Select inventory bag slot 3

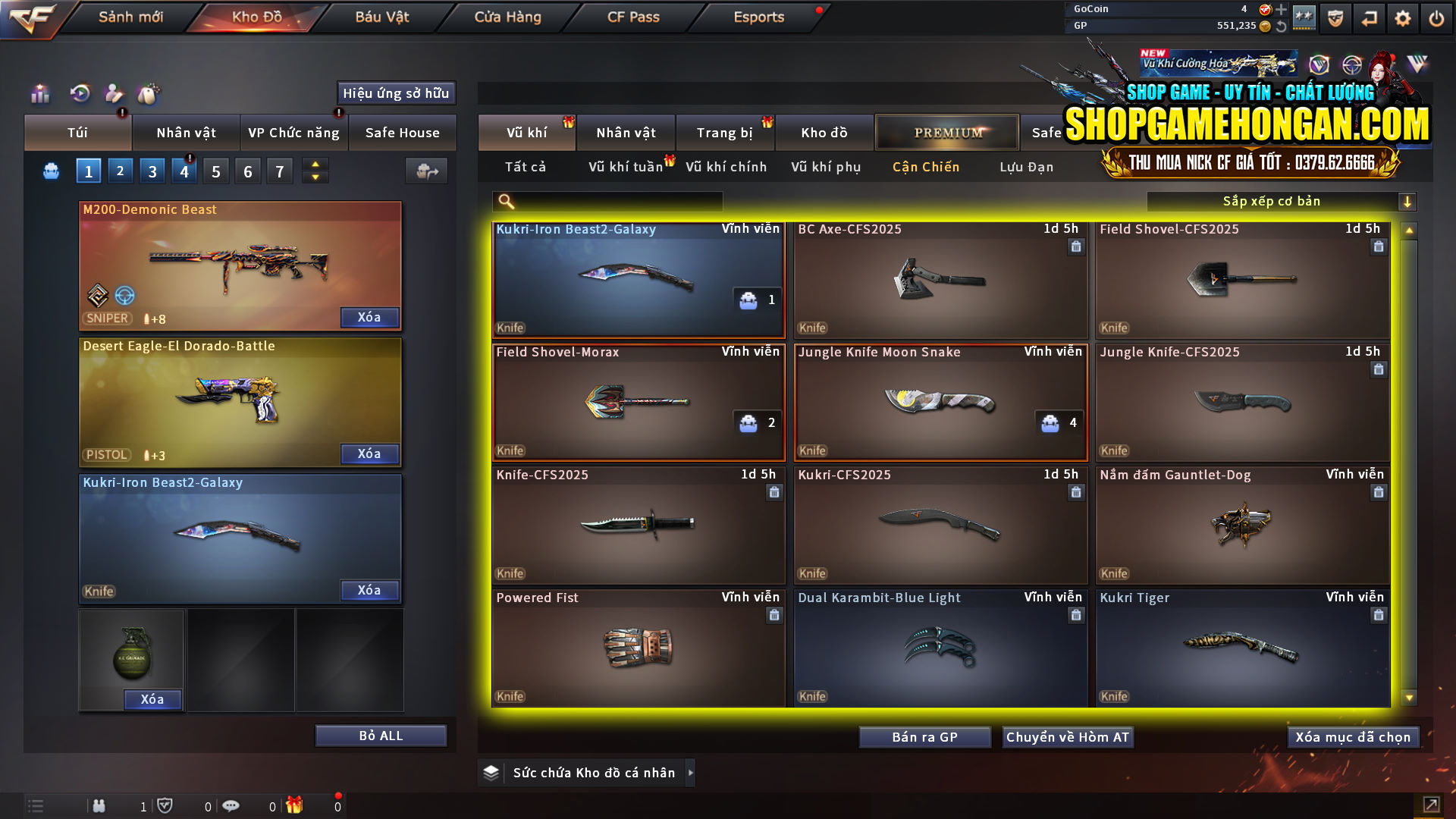pos(152,171)
